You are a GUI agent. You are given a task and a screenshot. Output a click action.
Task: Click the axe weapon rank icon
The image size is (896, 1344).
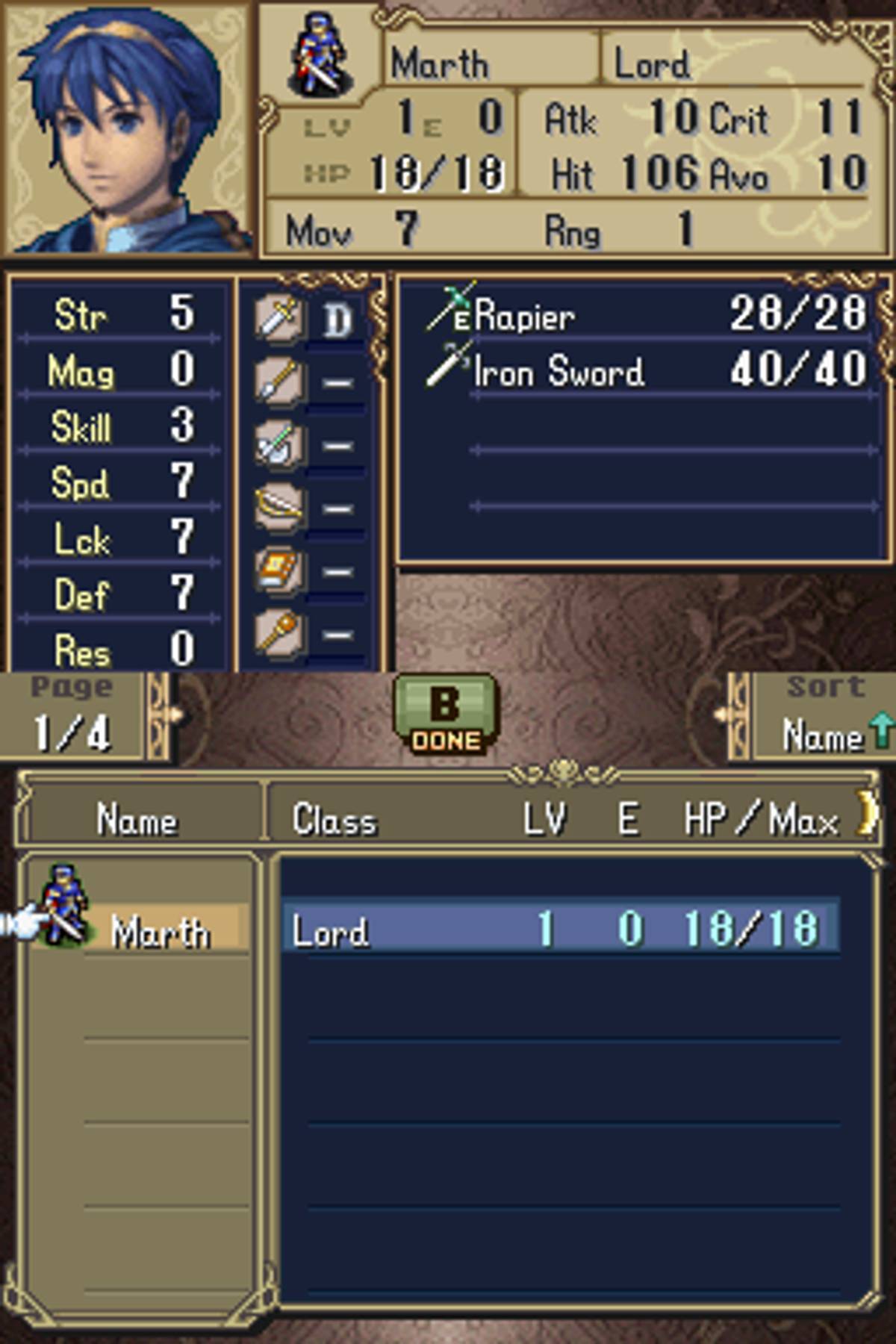[x=279, y=445]
